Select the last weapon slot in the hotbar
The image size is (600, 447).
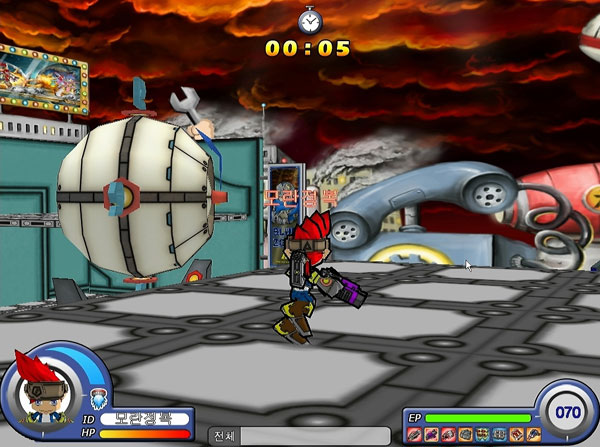pyautogui.click(x=534, y=433)
